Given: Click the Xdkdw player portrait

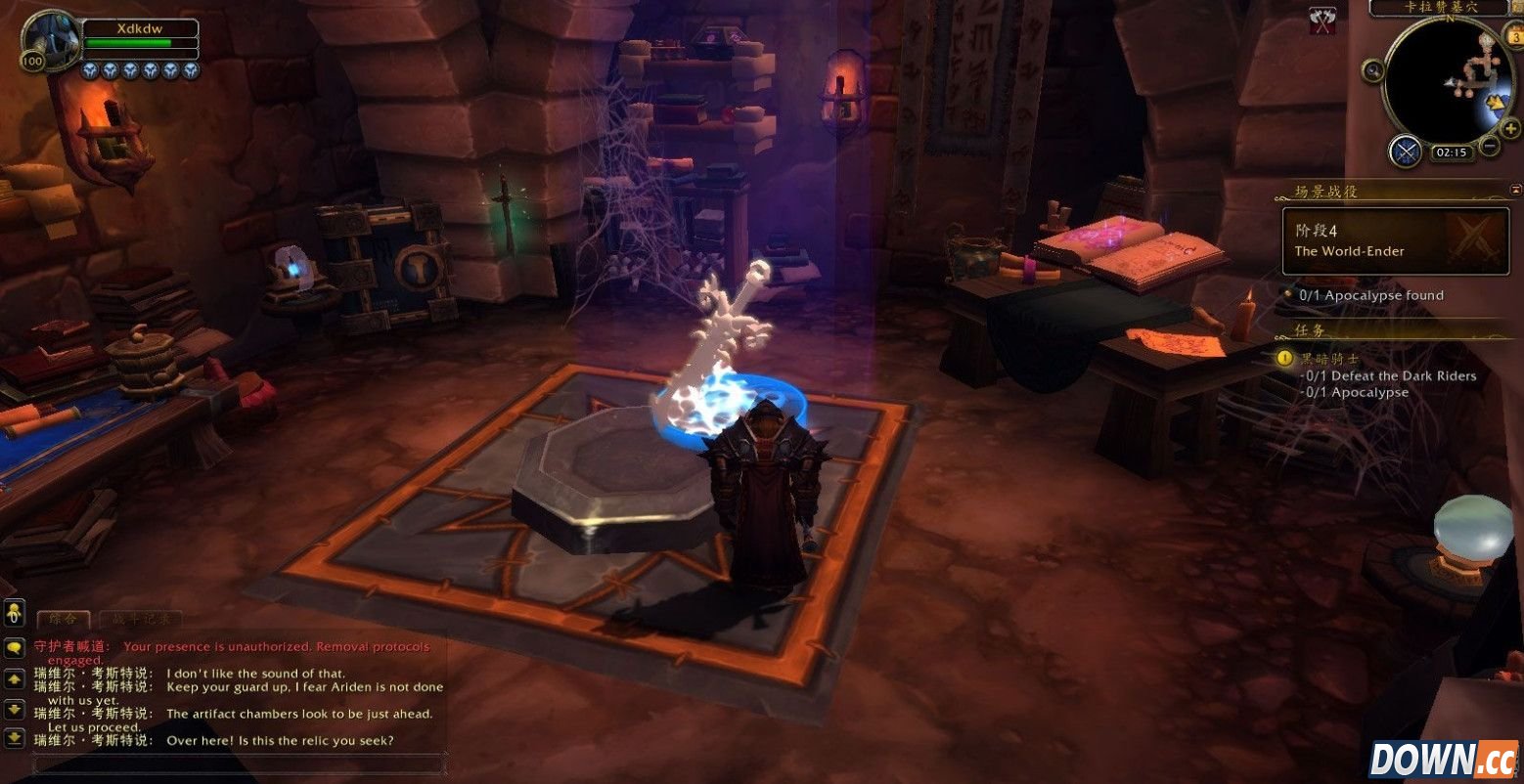Looking at the screenshot, I should (50, 38).
